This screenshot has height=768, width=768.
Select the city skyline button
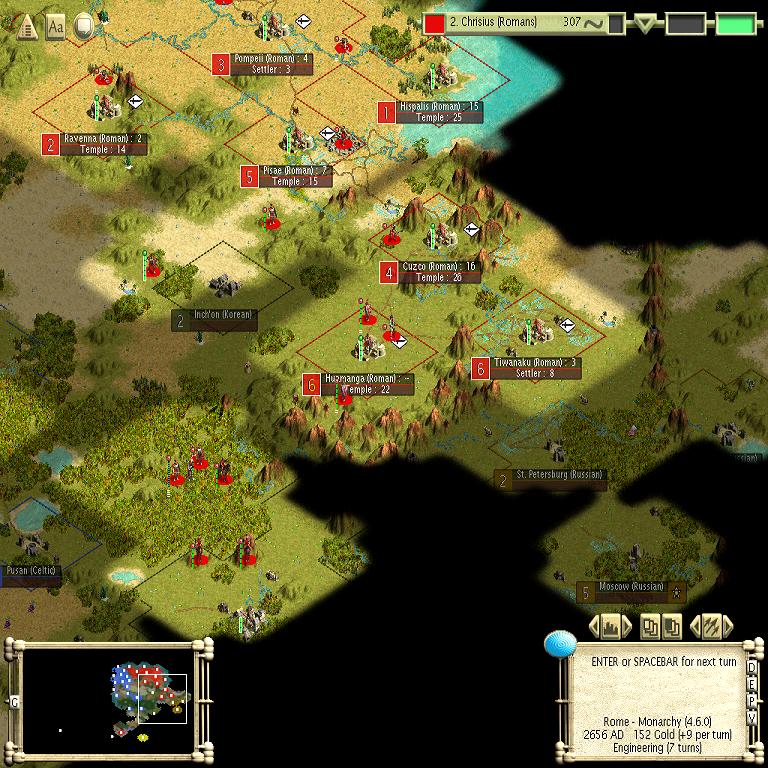coord(611,627)
